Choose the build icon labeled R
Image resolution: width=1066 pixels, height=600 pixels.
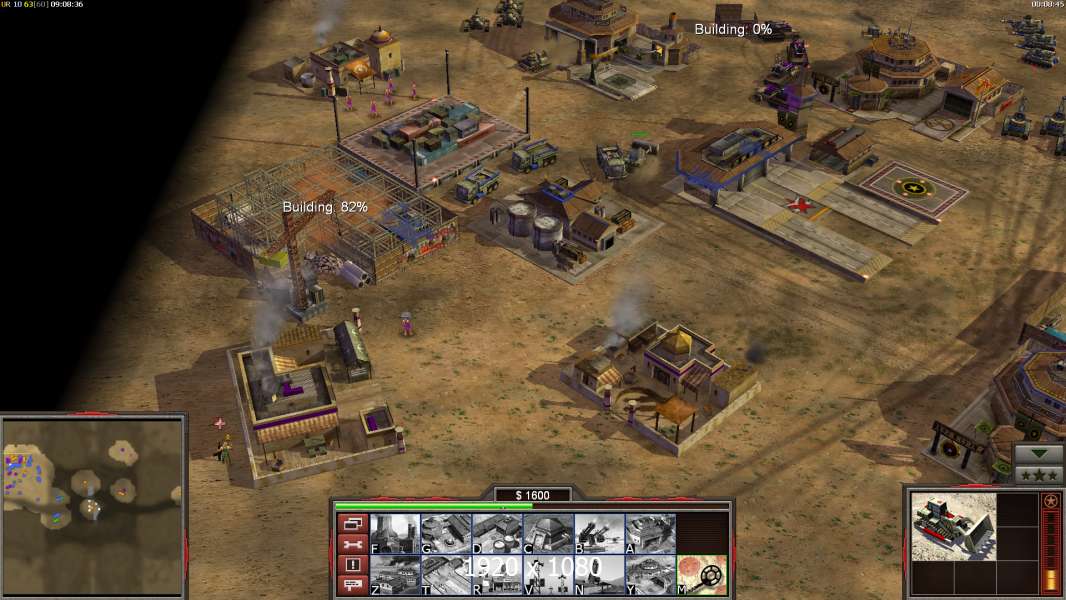tap(497, 575)
